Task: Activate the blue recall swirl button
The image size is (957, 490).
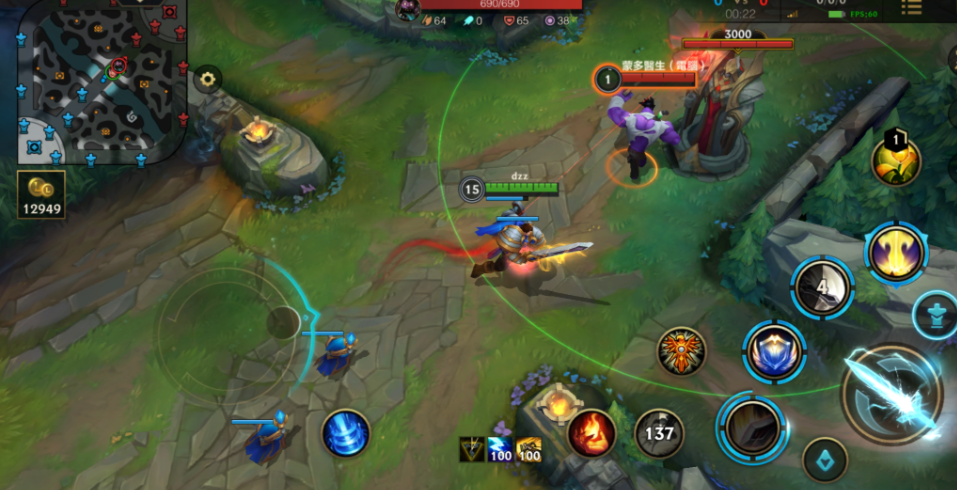Action: pos(346,434)
